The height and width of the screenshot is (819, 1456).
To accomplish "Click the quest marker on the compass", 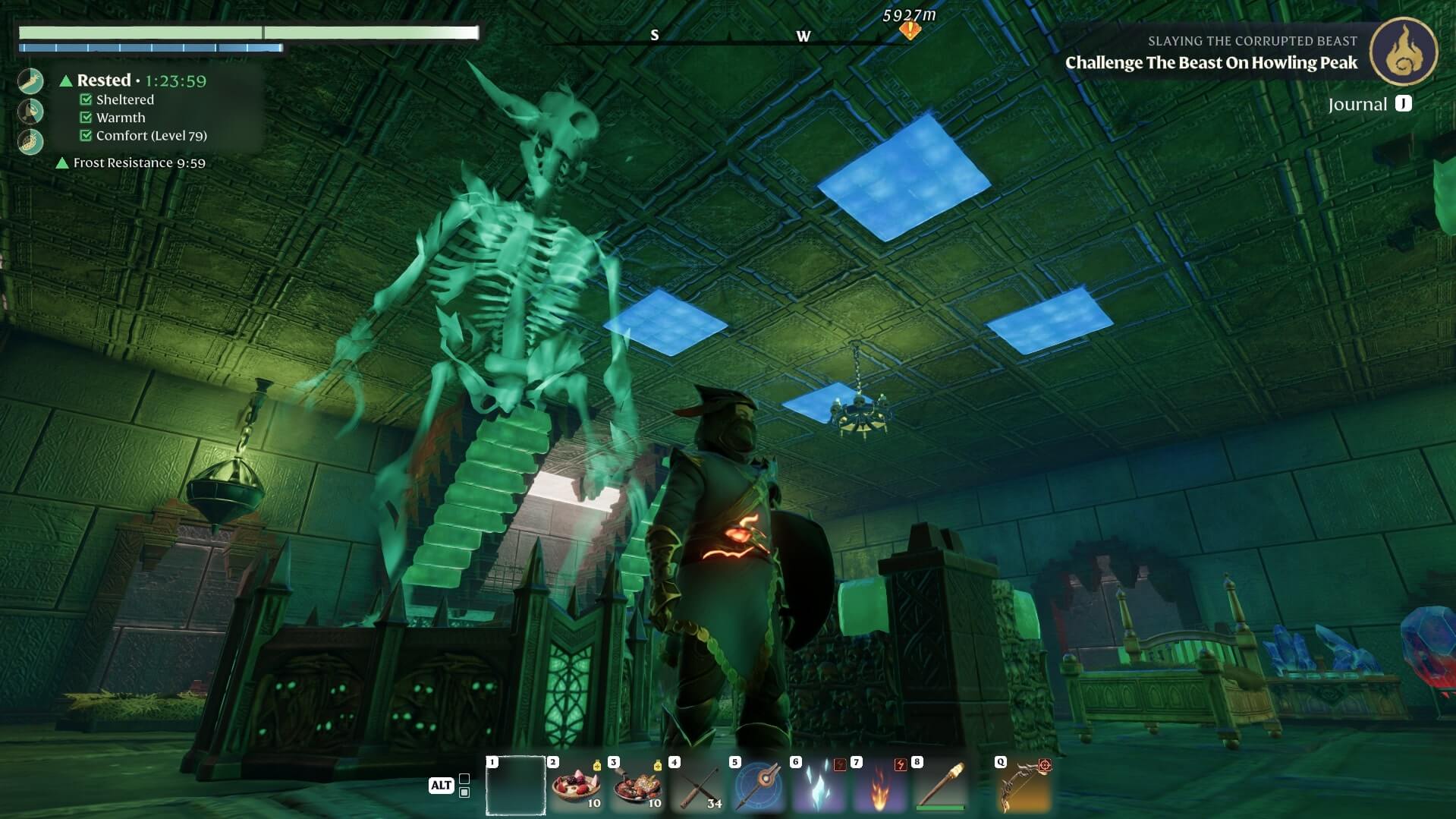I will (909, 30).
